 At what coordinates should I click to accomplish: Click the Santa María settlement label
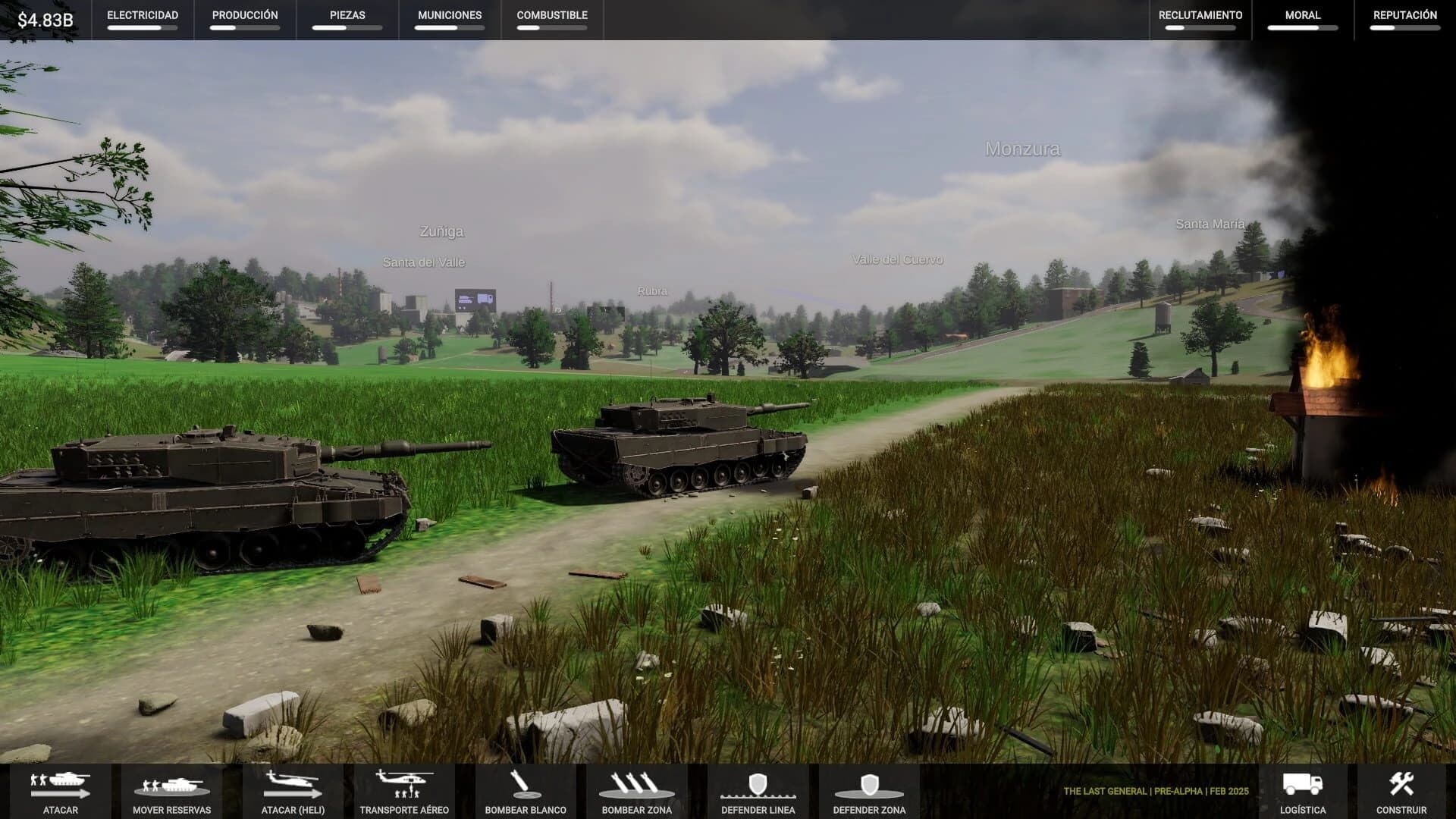pyautogui.click(x=1210, y=224)
